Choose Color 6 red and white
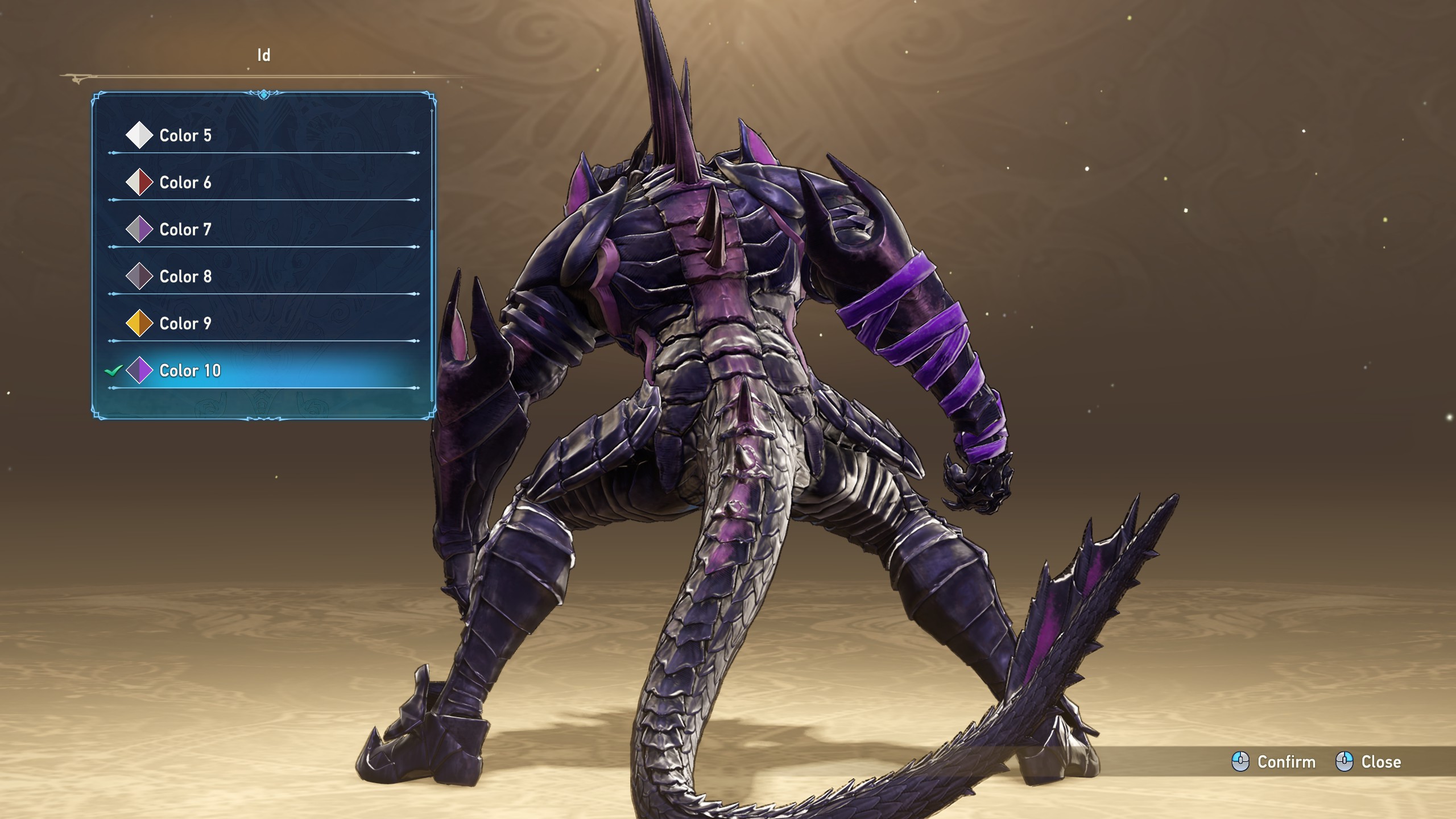 tap(185, 183)
